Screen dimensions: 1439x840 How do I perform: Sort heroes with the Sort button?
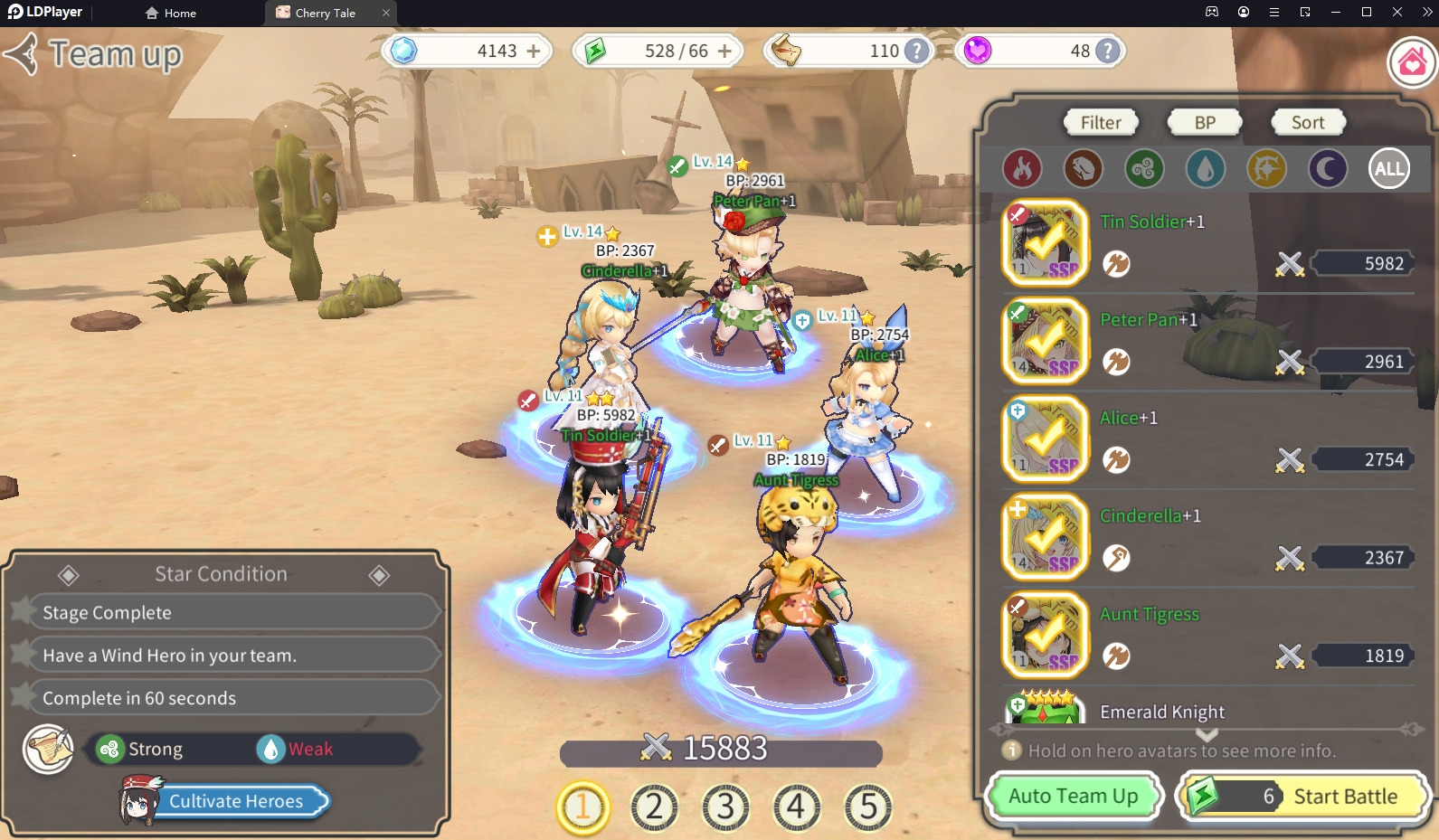coord(1307,123)
